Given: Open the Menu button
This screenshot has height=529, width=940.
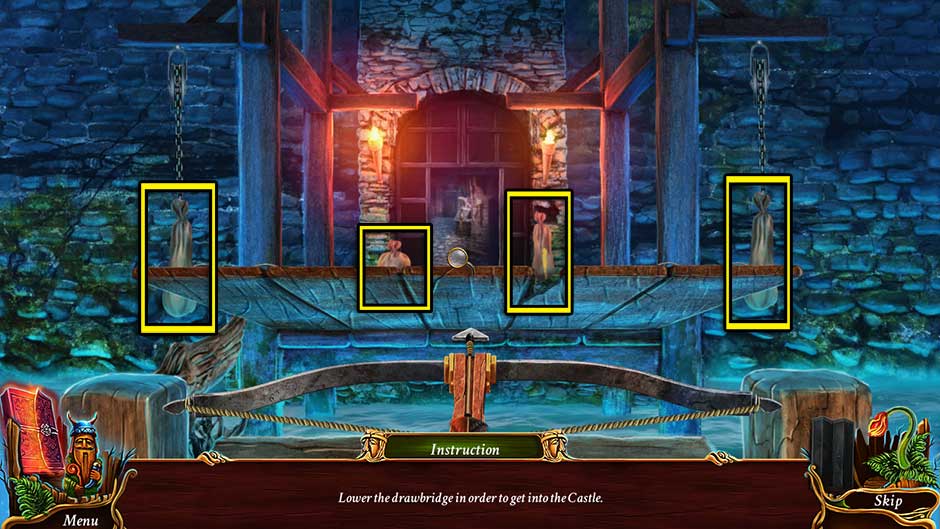Looking at the screenshot, I should 78,519.
